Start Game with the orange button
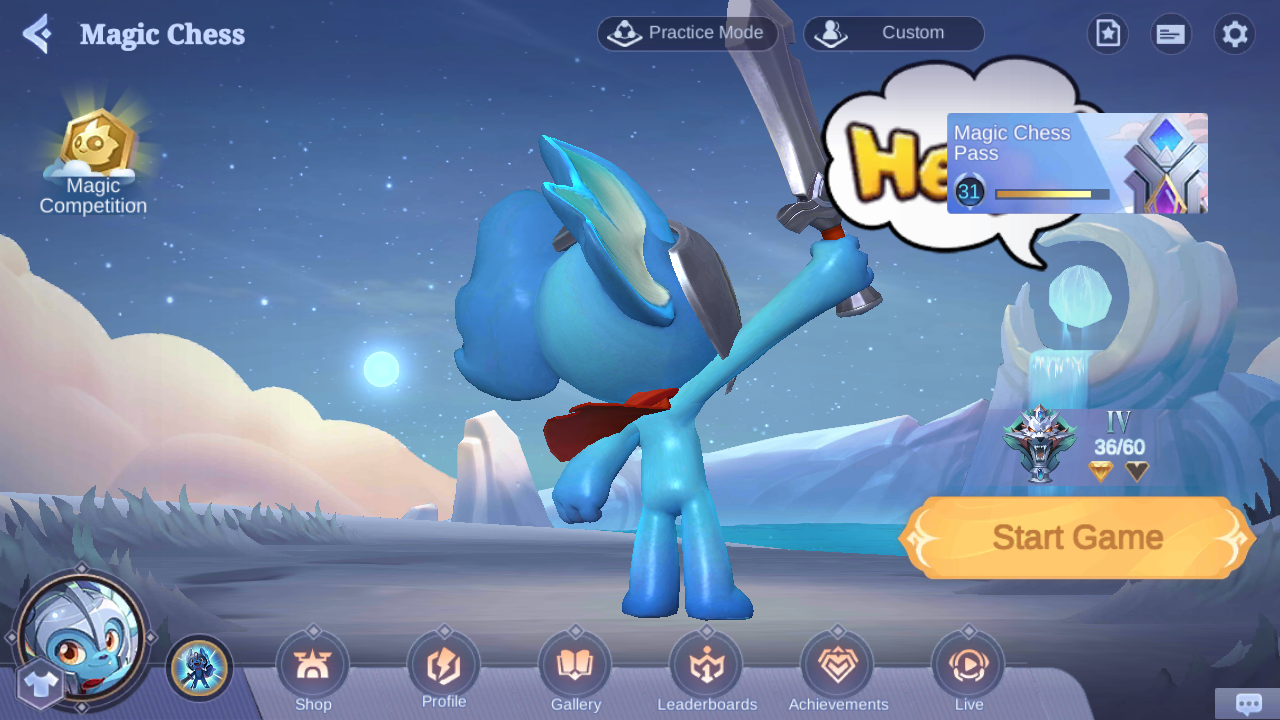 (1077, 537)
